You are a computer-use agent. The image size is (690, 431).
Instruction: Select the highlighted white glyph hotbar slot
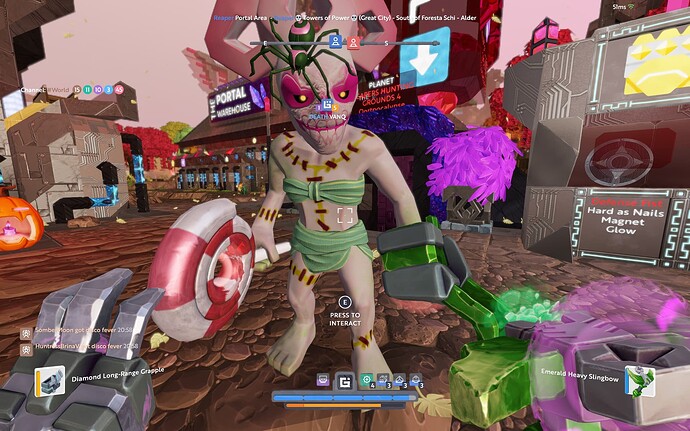click(x=345, y=380)
